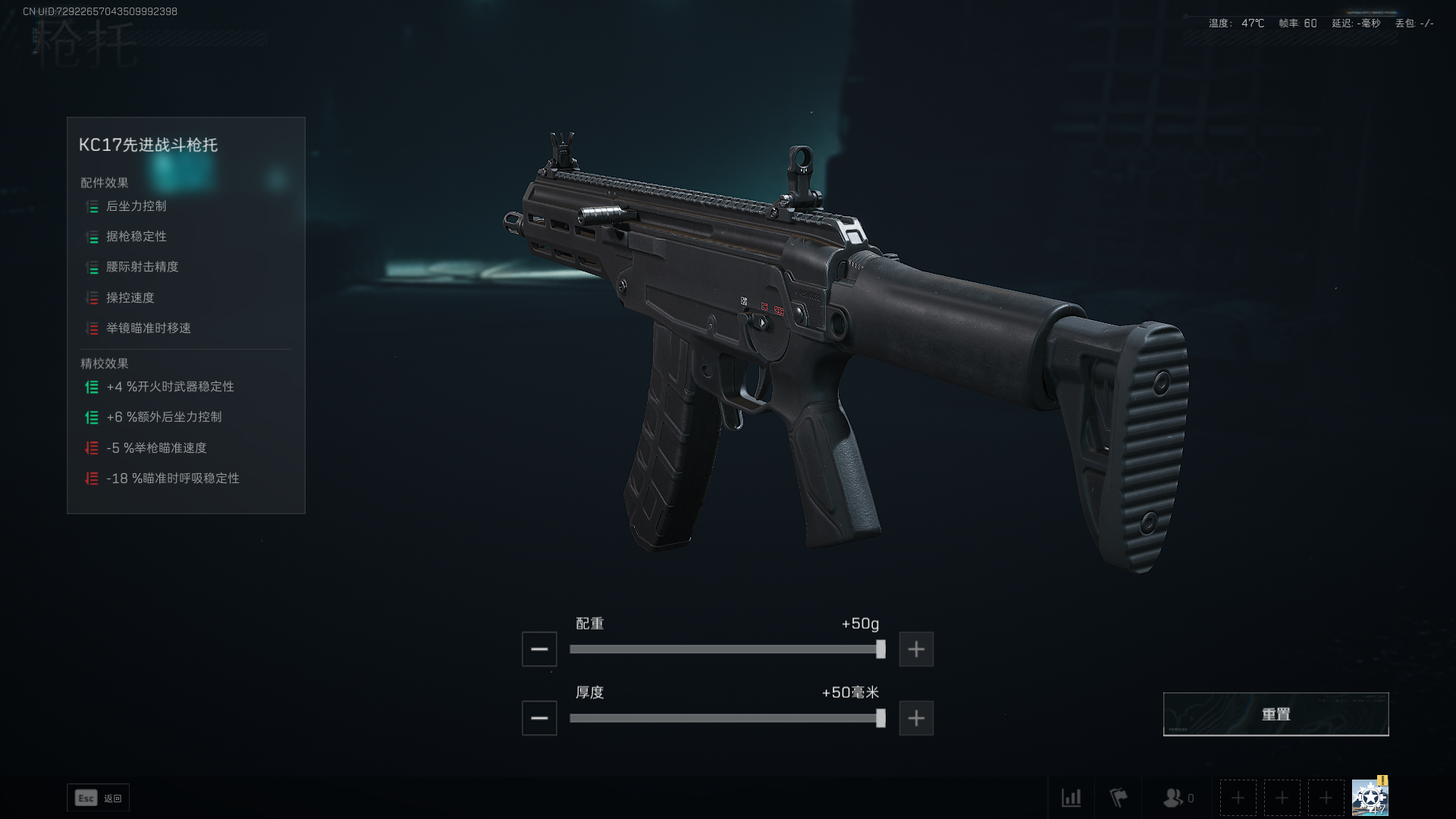Viewport: 1456px width, 819px height.
Task: Open the bar chart statistics icon
Action: tap(1071, 798)
